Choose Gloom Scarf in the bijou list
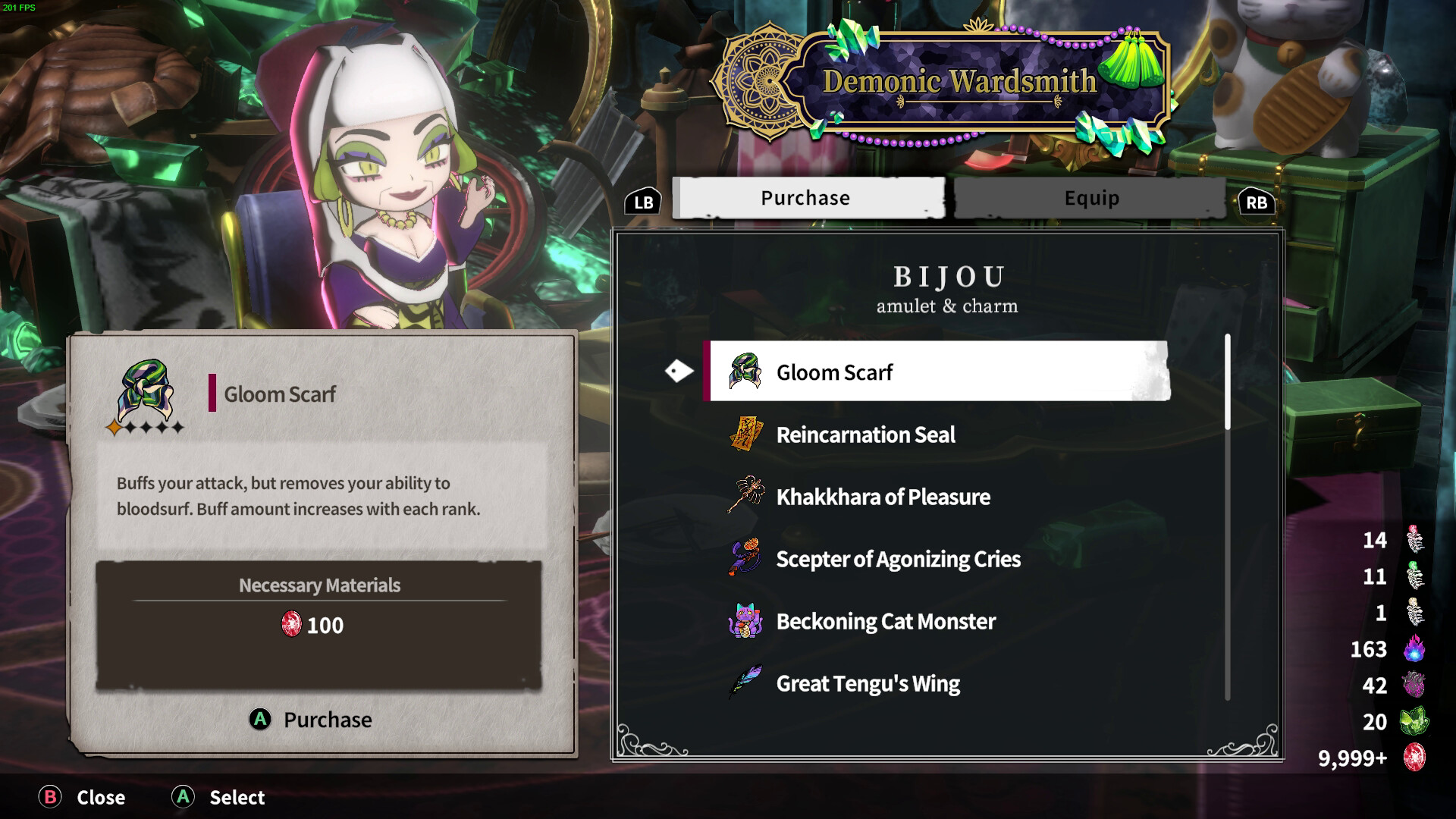The image size is (1456, 819). [937, 372]
